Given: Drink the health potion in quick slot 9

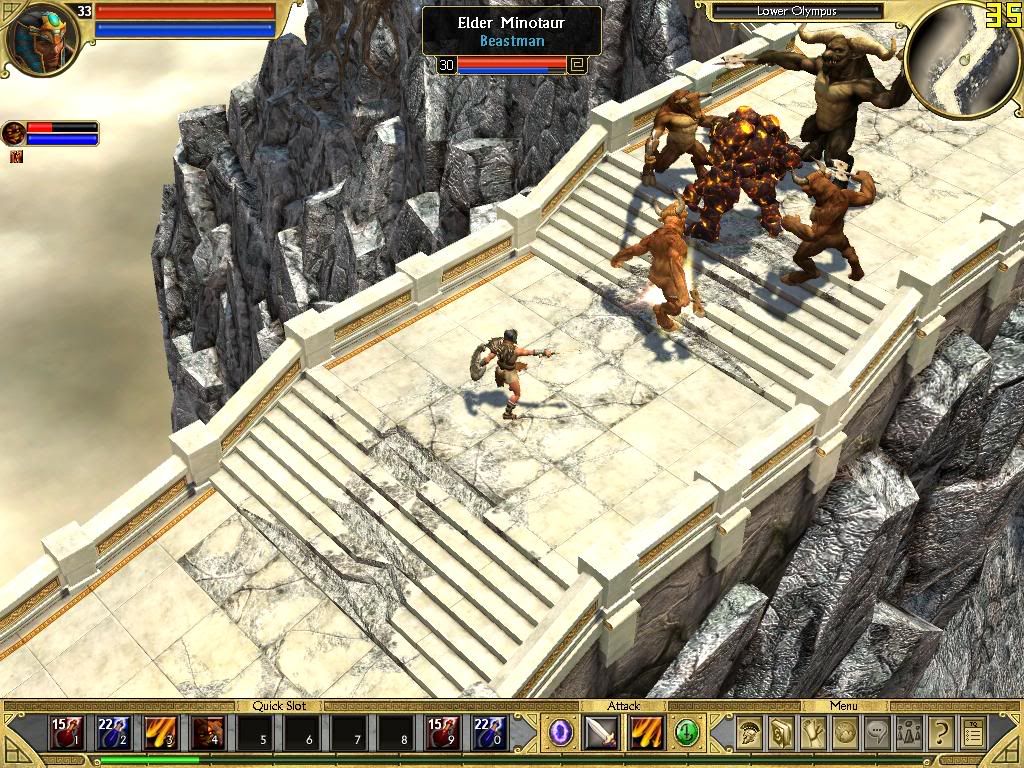Looking at the screenshot, I should point(442,734).
